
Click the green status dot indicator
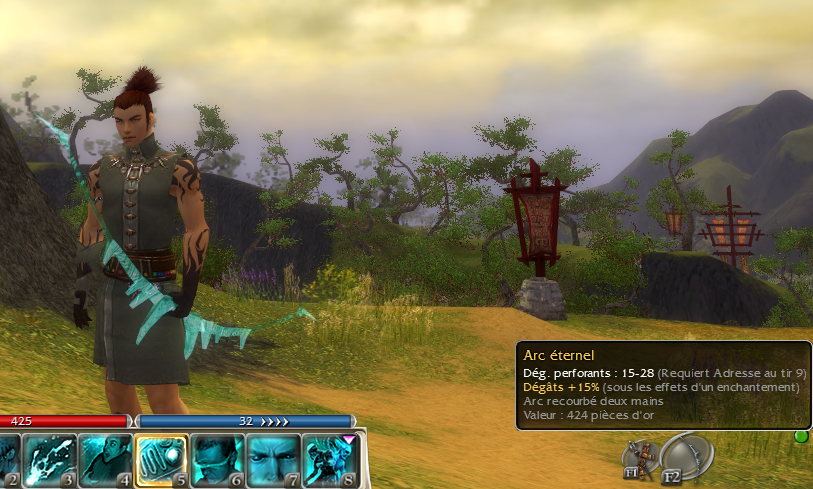pyautogui.click(x=800, y=437)
